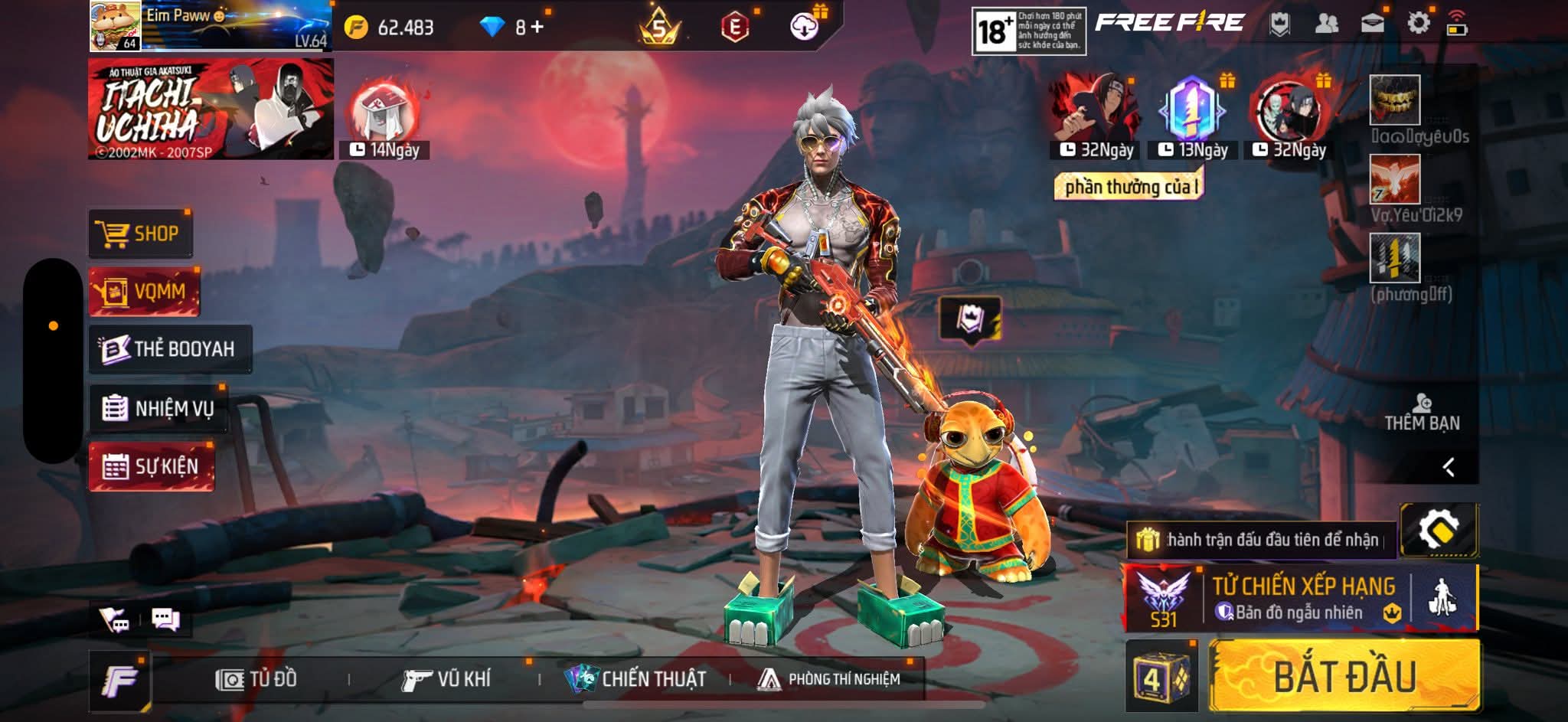Collapse the friends panel arrow
This screenshot has width=1568, height=722.
pyautogui.click(x=1448, y=467)
